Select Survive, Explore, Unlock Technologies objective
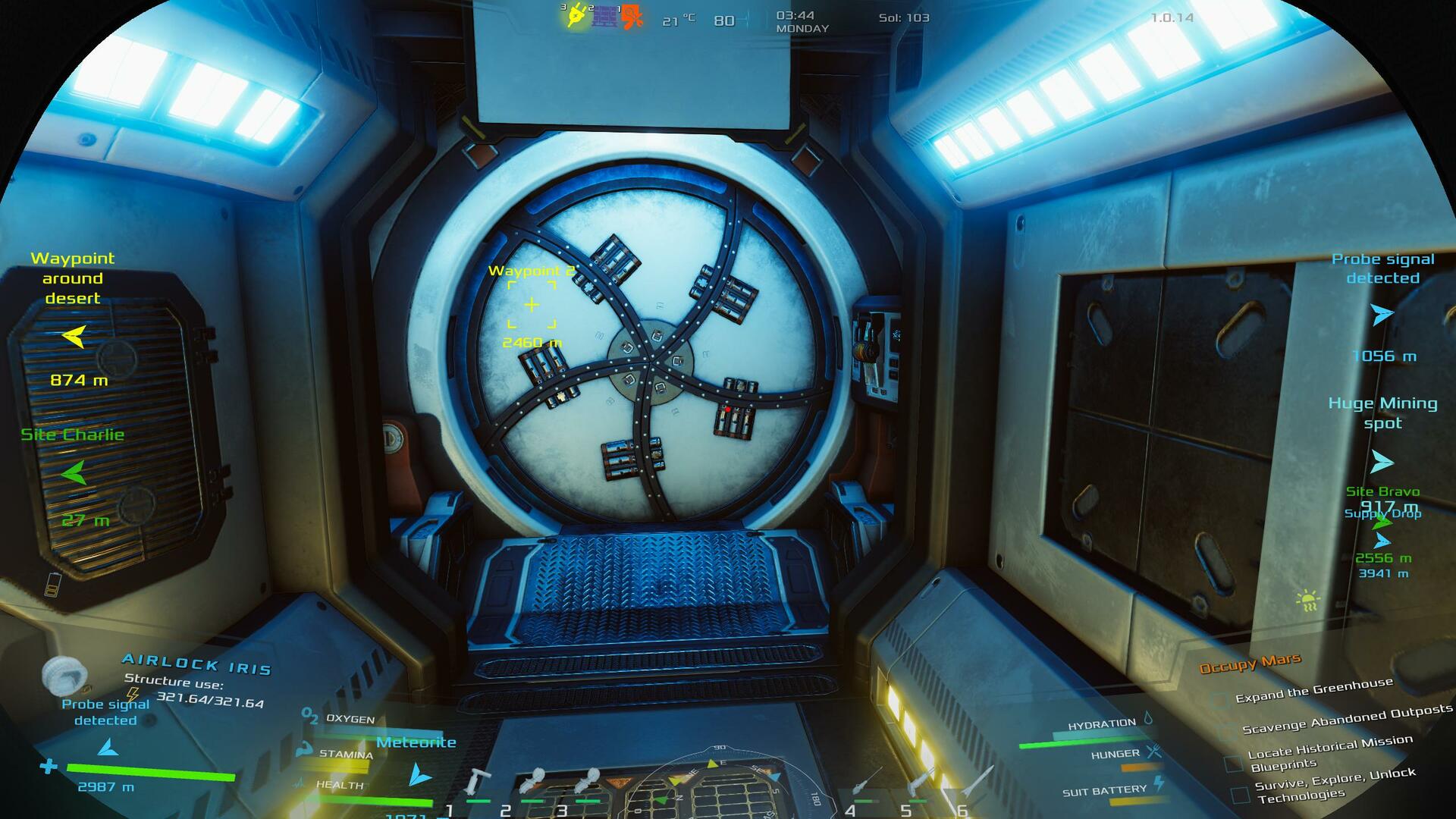 pyautogui.click(x=1334, y=785)
